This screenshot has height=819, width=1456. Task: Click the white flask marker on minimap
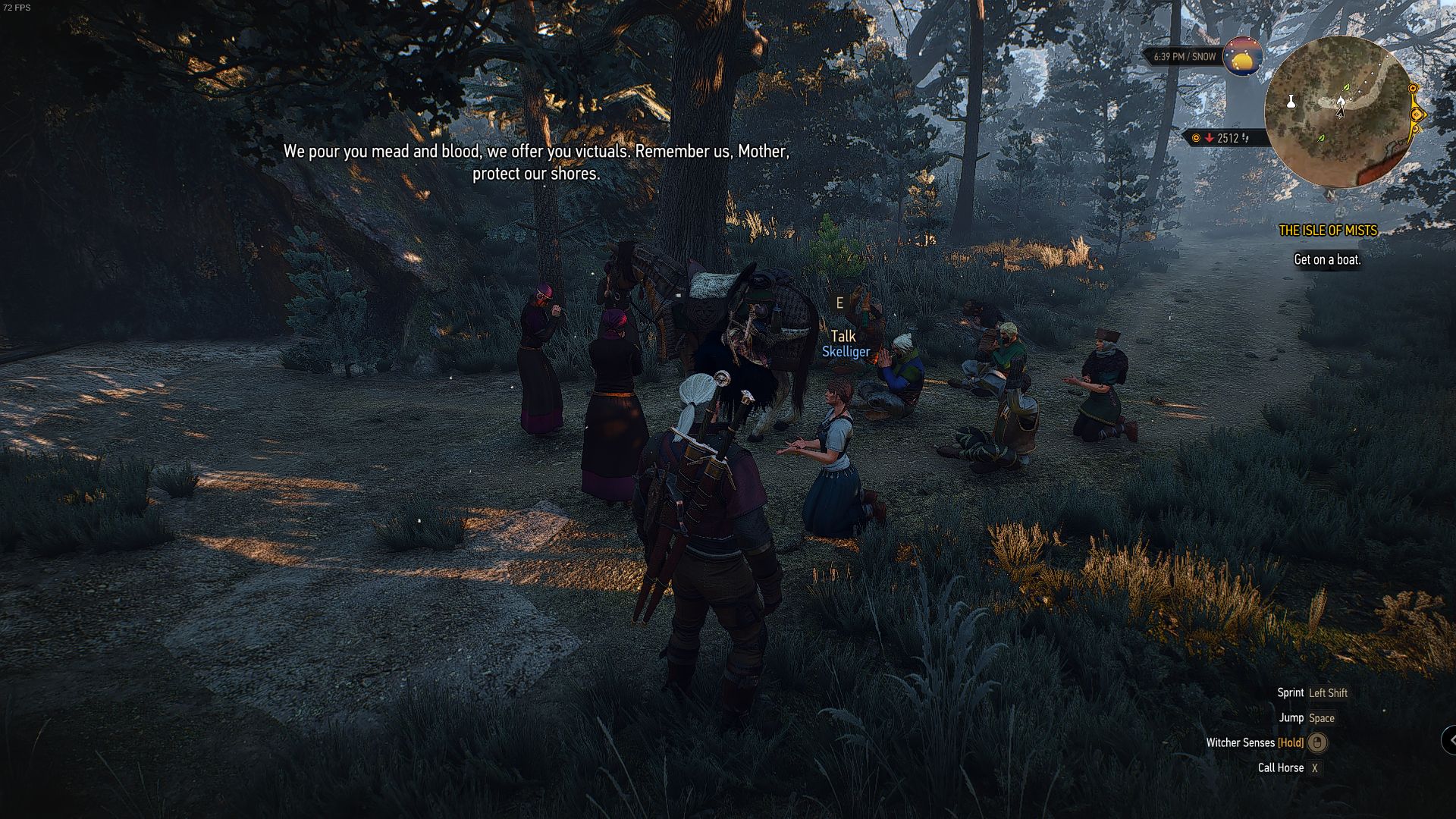click(x=1291, y=101)
